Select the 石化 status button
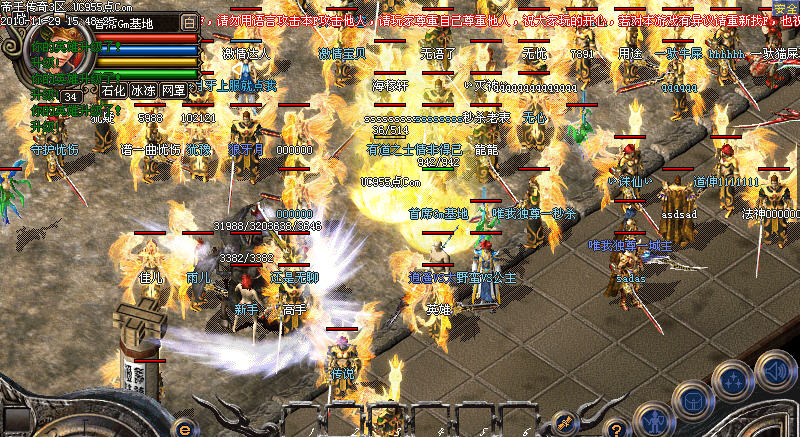 point(114,90)
